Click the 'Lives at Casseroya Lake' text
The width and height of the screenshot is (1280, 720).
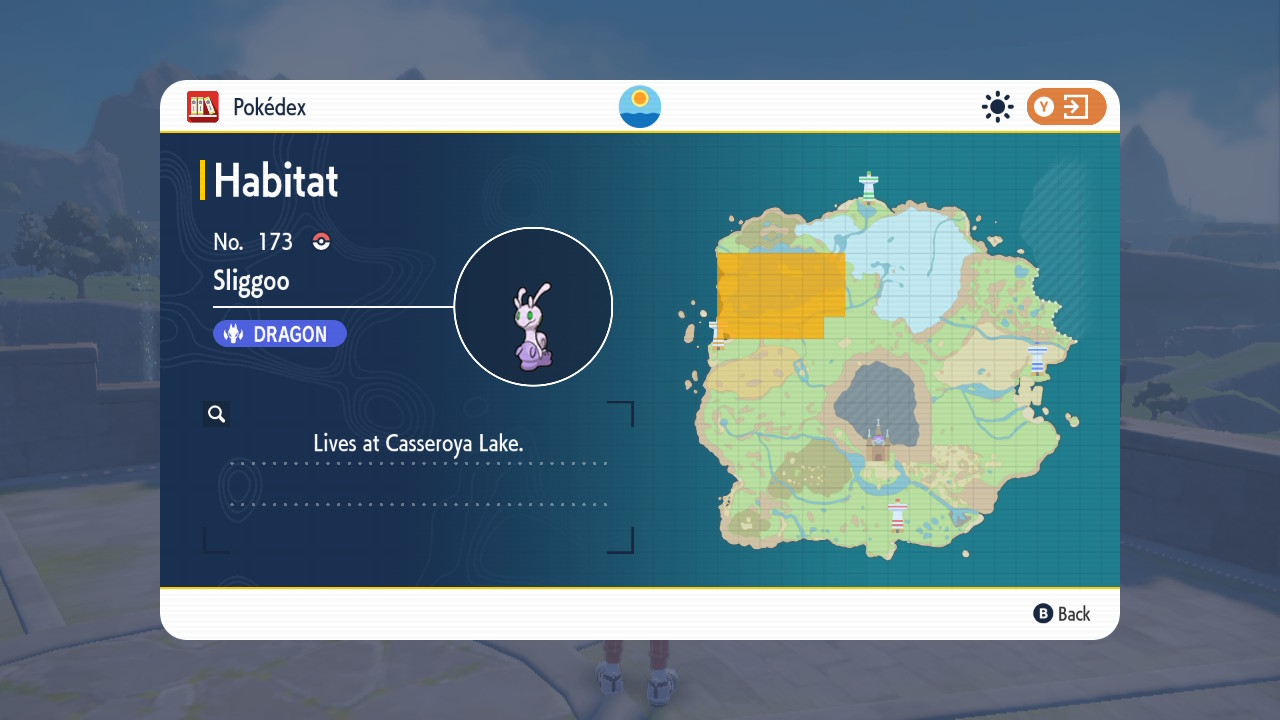click(420, 442)
